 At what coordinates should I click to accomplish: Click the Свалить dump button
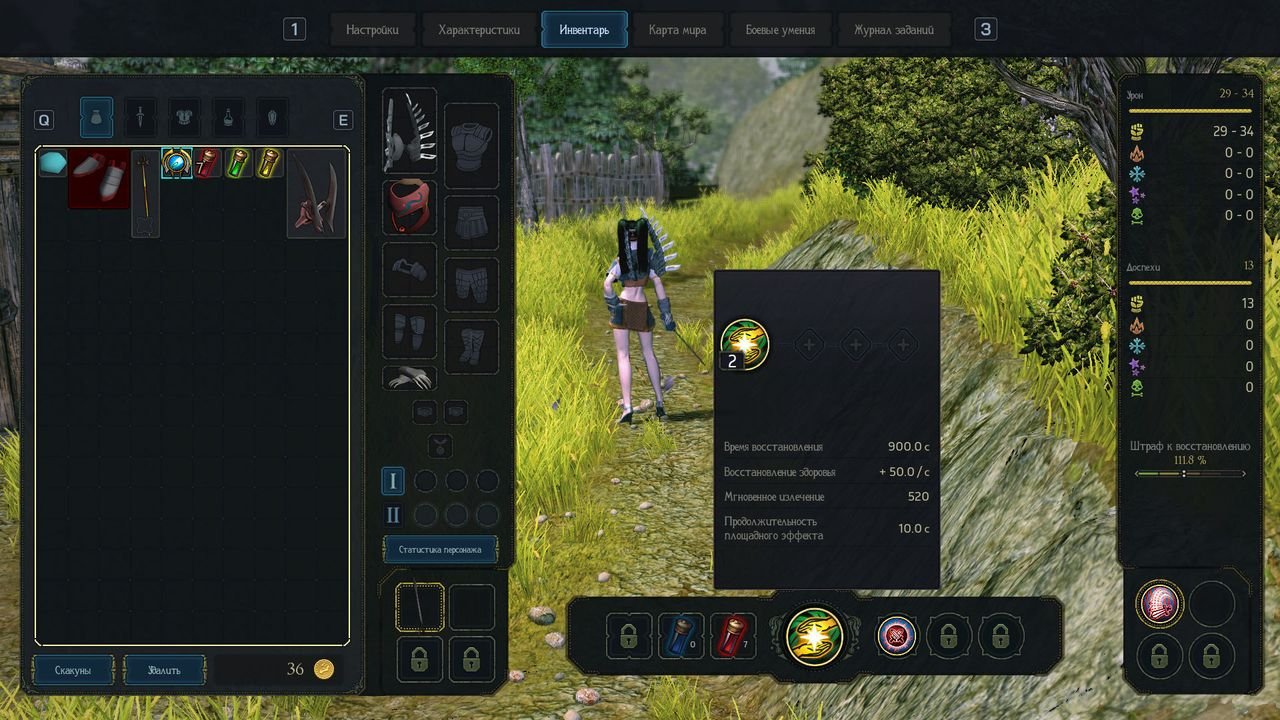[x=164, y=670]
